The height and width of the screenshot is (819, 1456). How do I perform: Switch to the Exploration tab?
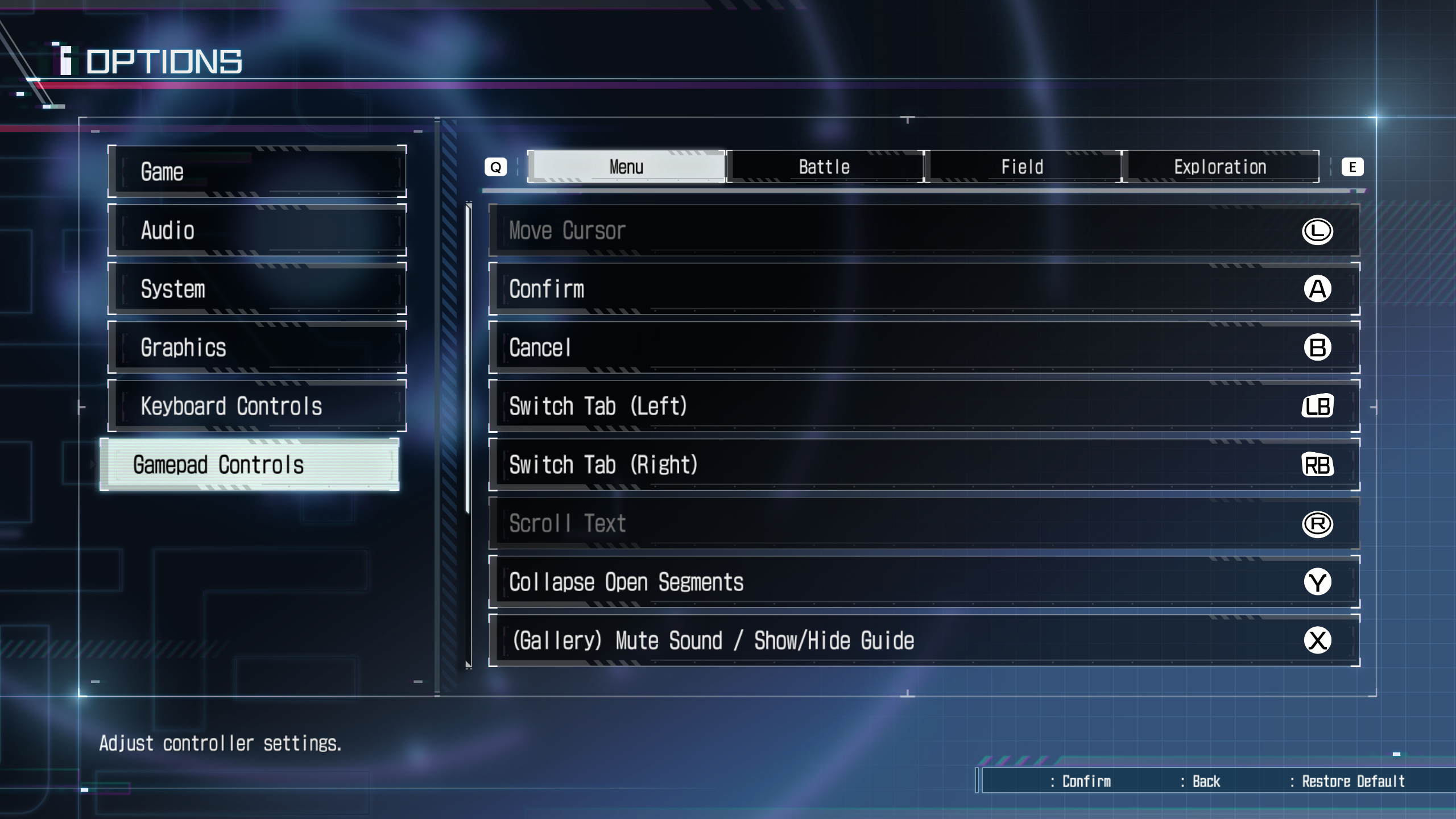click(1220, 167)
